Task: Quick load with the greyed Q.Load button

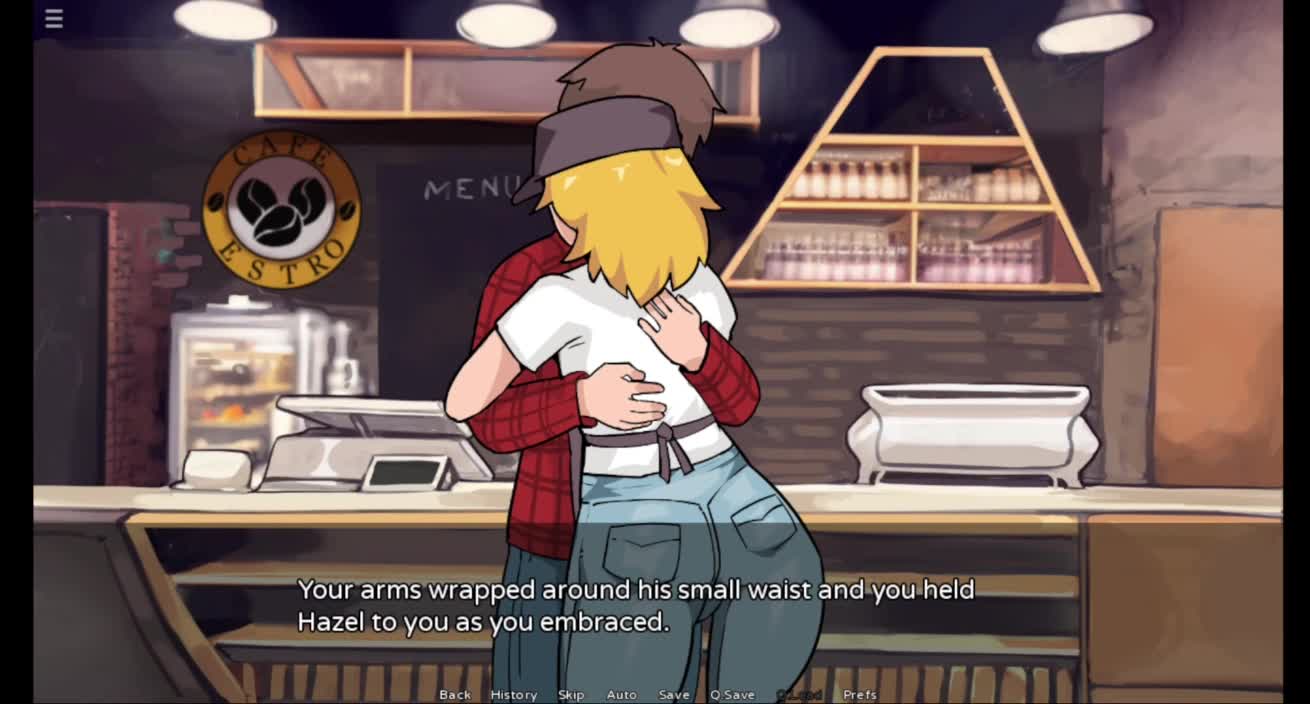Action: [x=799, y=695]
